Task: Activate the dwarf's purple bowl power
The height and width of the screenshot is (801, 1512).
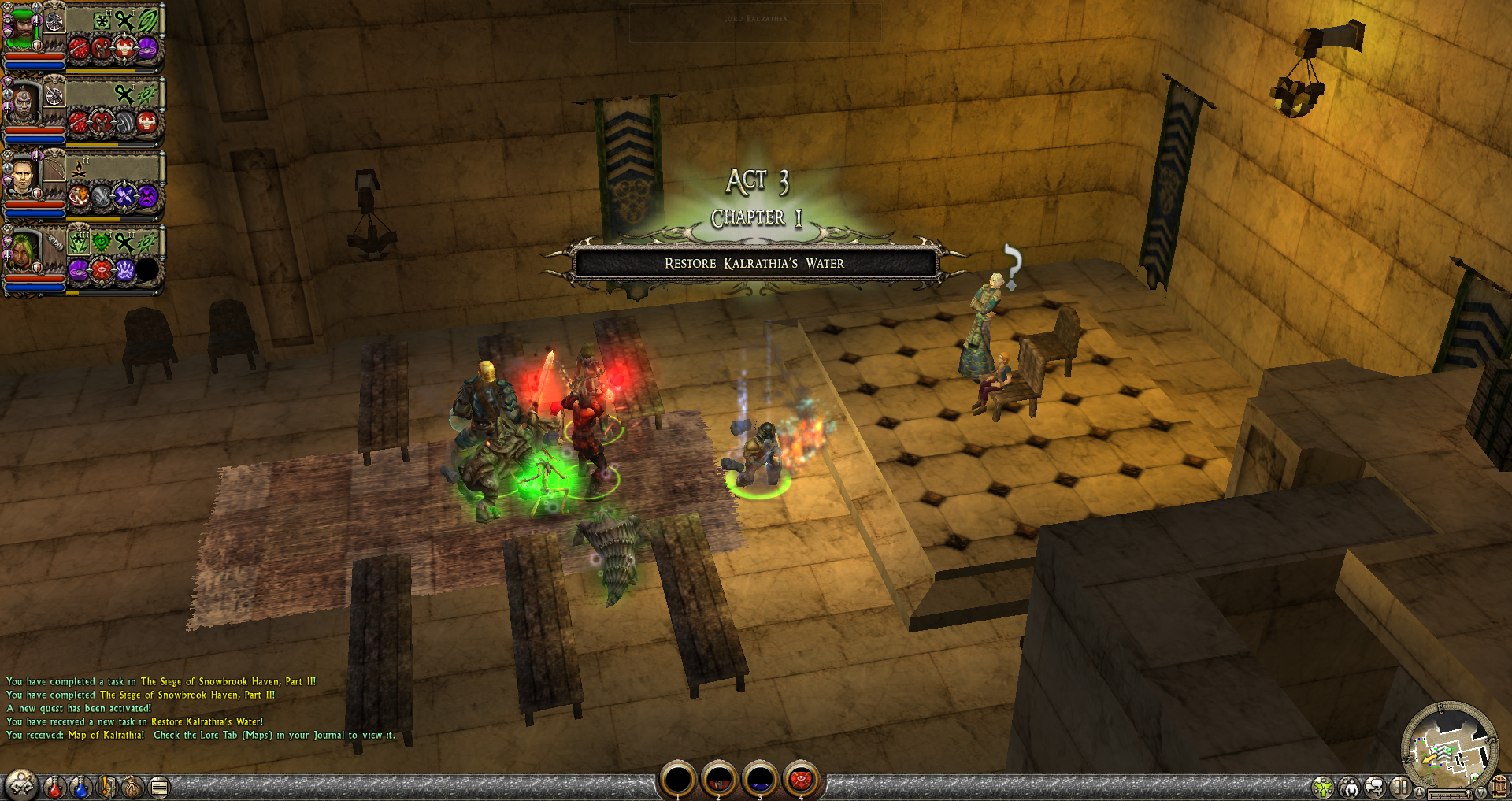Action: tap(147, 49)
